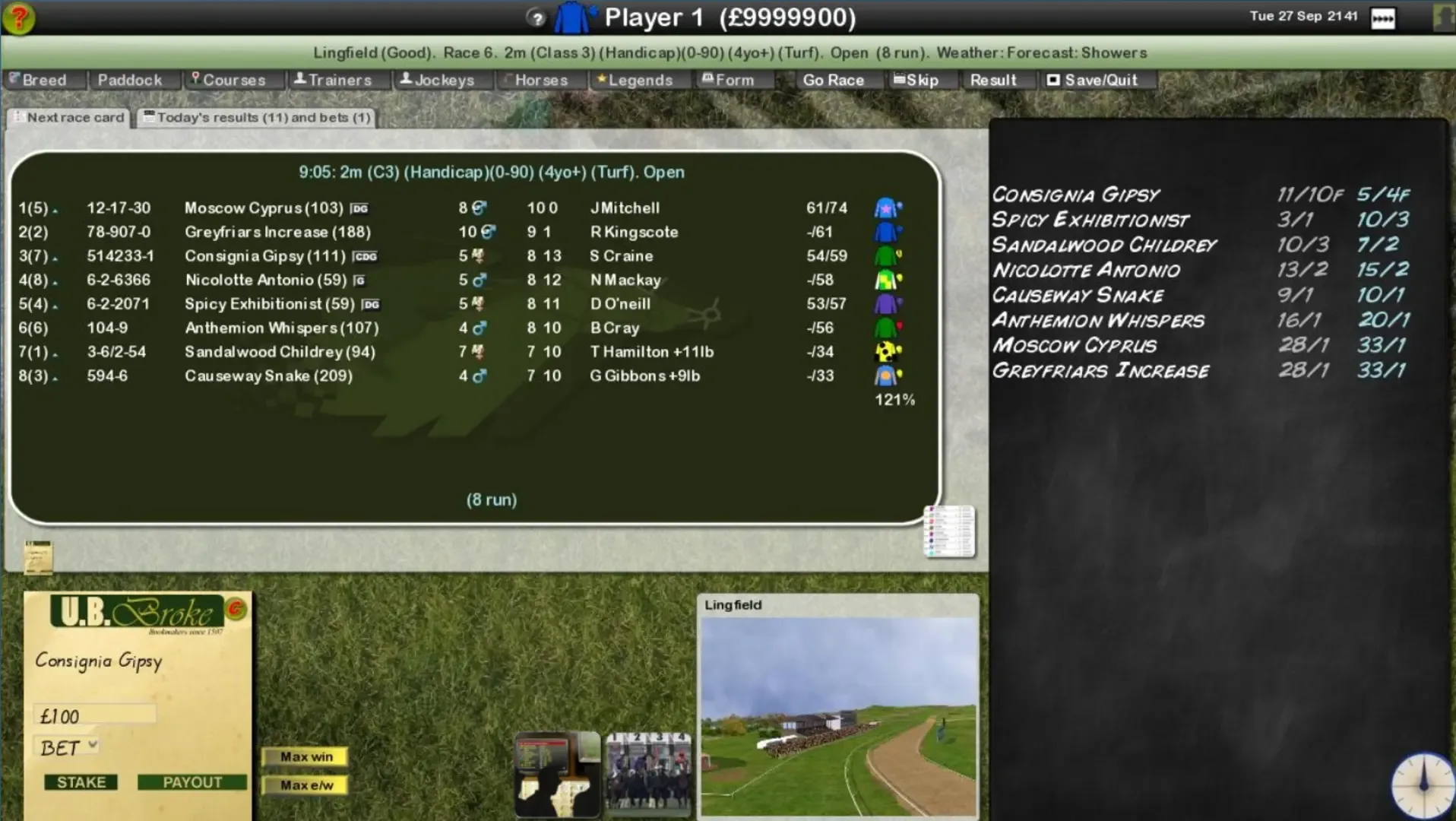Click the help question mark in top-left corner
Screen dimensions: 1456x821
tap(21, 17)
